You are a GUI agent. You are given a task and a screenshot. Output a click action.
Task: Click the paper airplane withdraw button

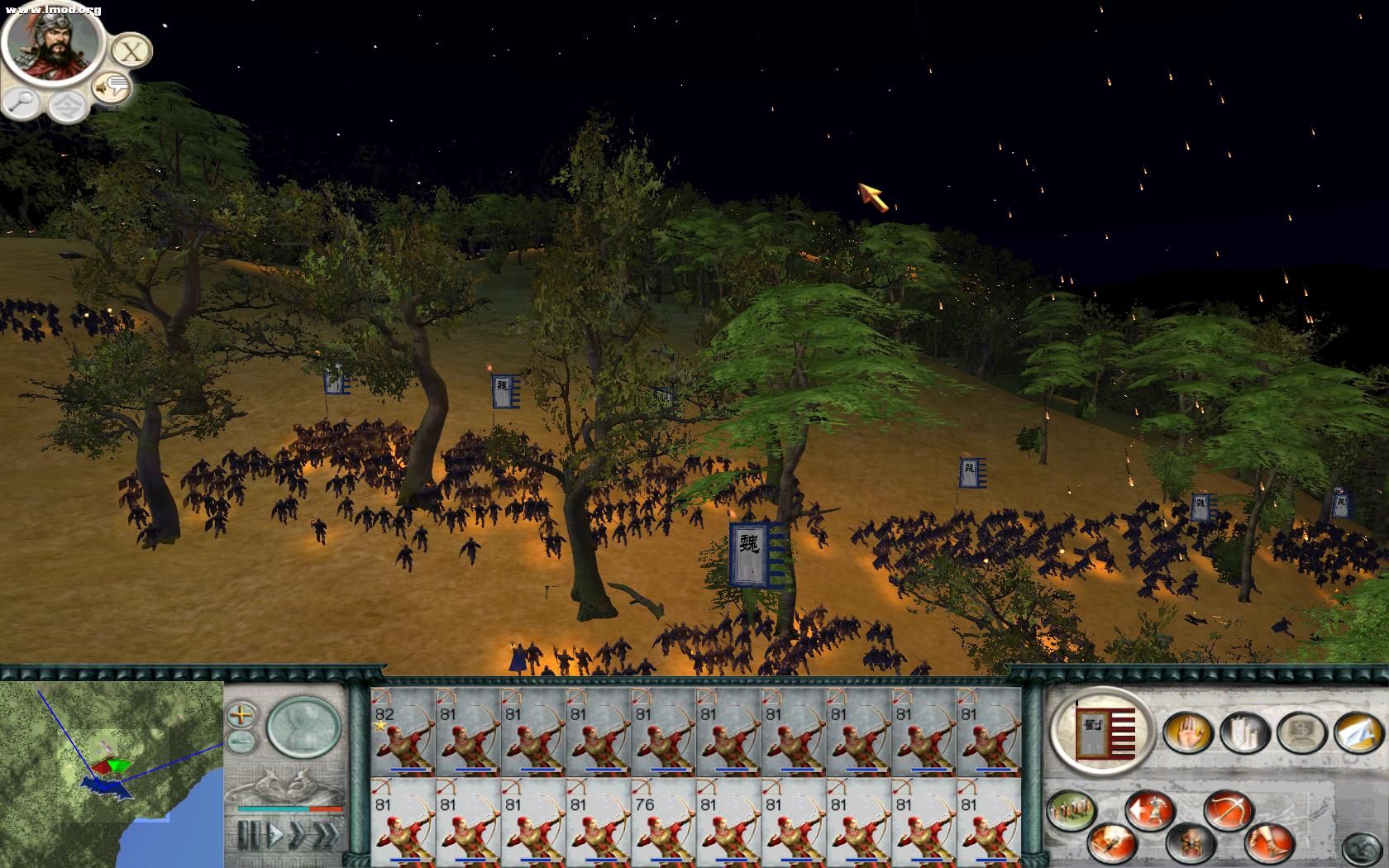(1358, 731)
